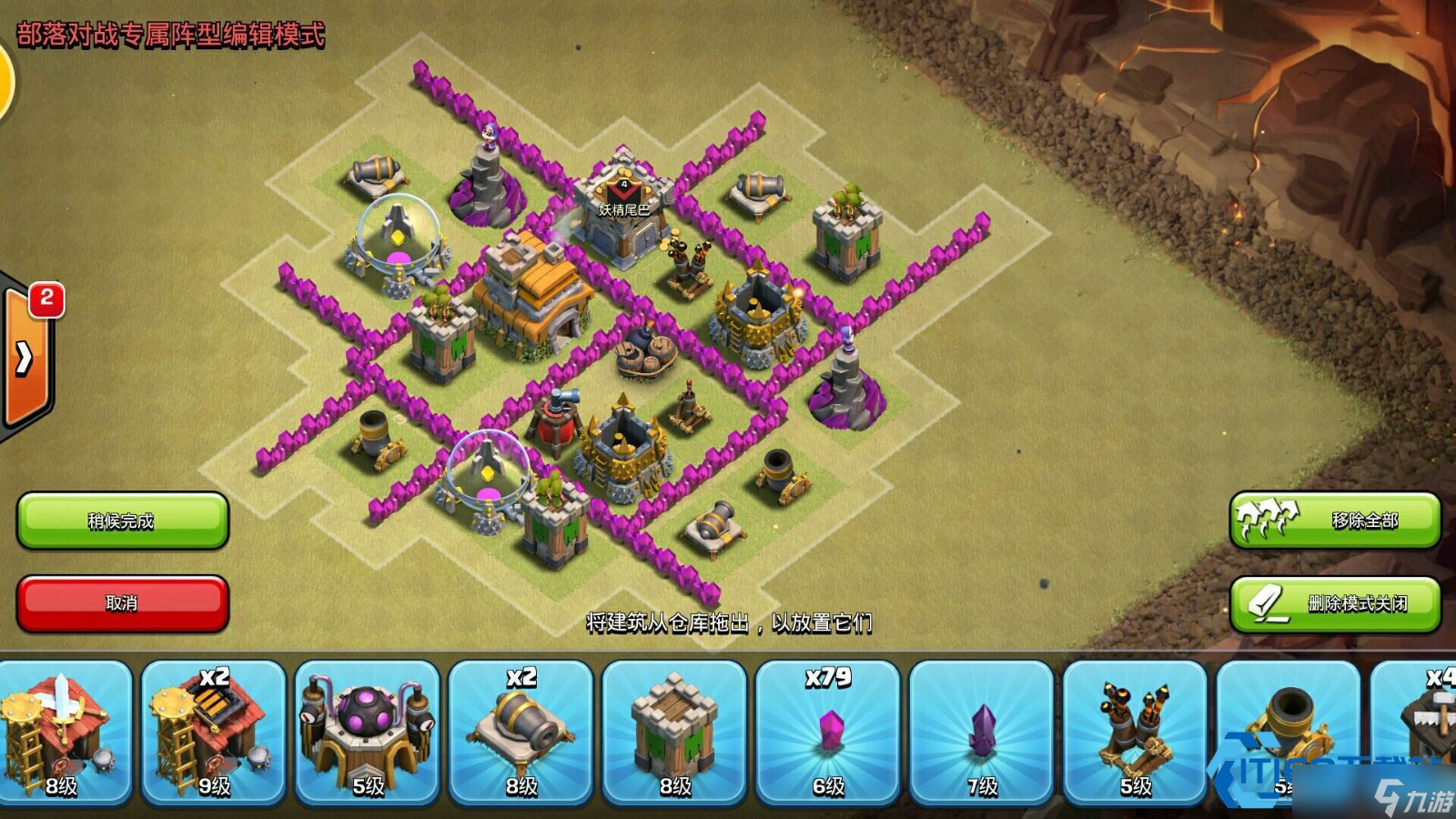Select the builder hut stack
This screenshot has width=1456, height=819.
point(1420,733)
